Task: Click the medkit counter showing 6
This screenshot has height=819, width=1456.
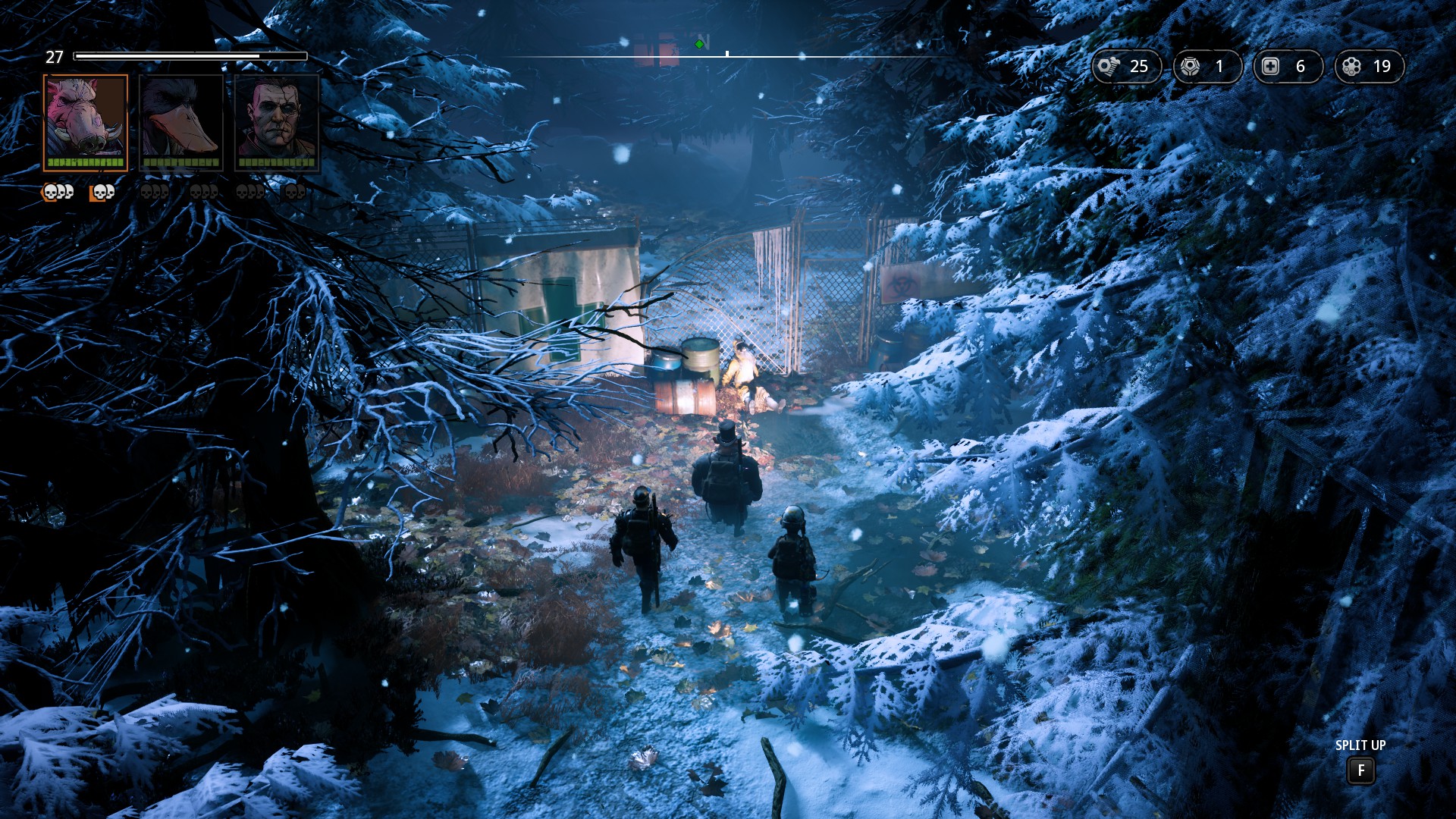Action: point(1287,67)
